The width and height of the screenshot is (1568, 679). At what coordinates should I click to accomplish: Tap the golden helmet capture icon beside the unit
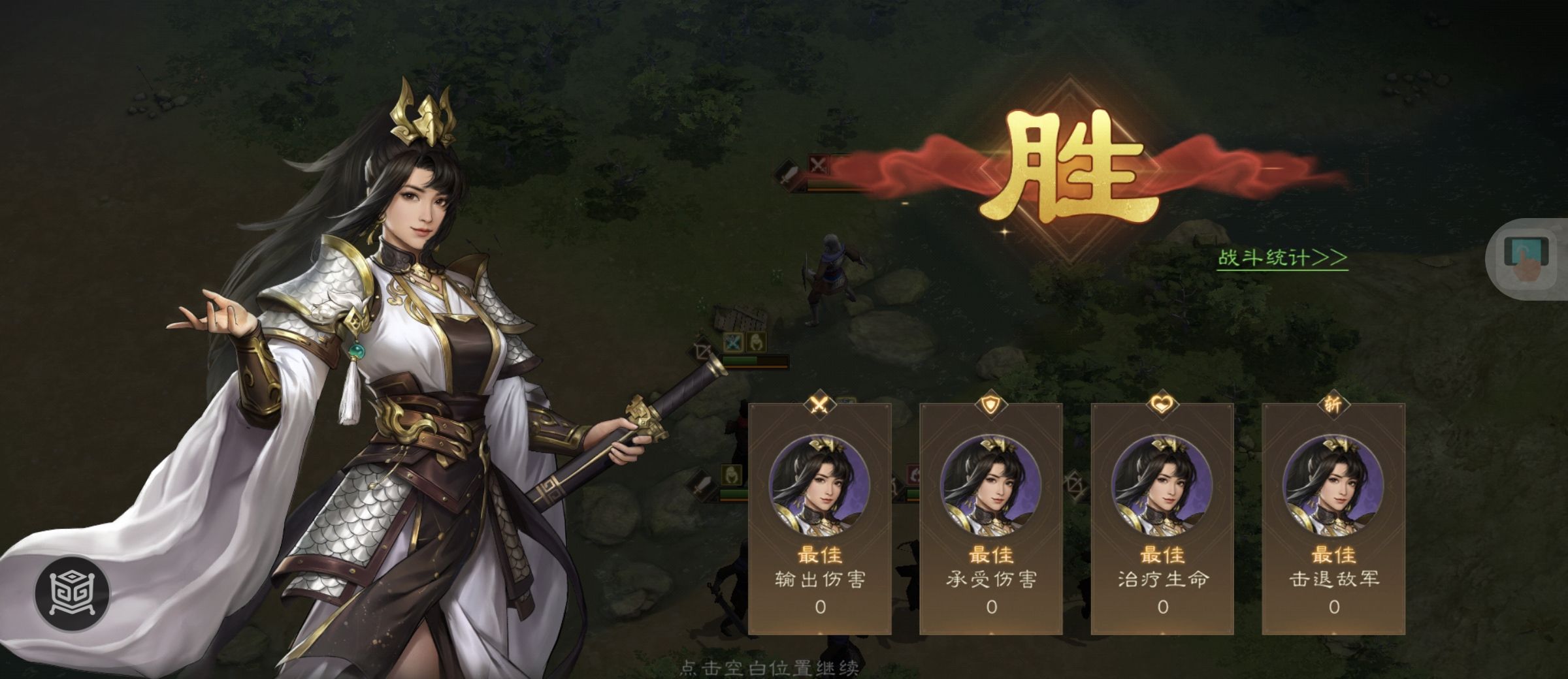point(756,343)
